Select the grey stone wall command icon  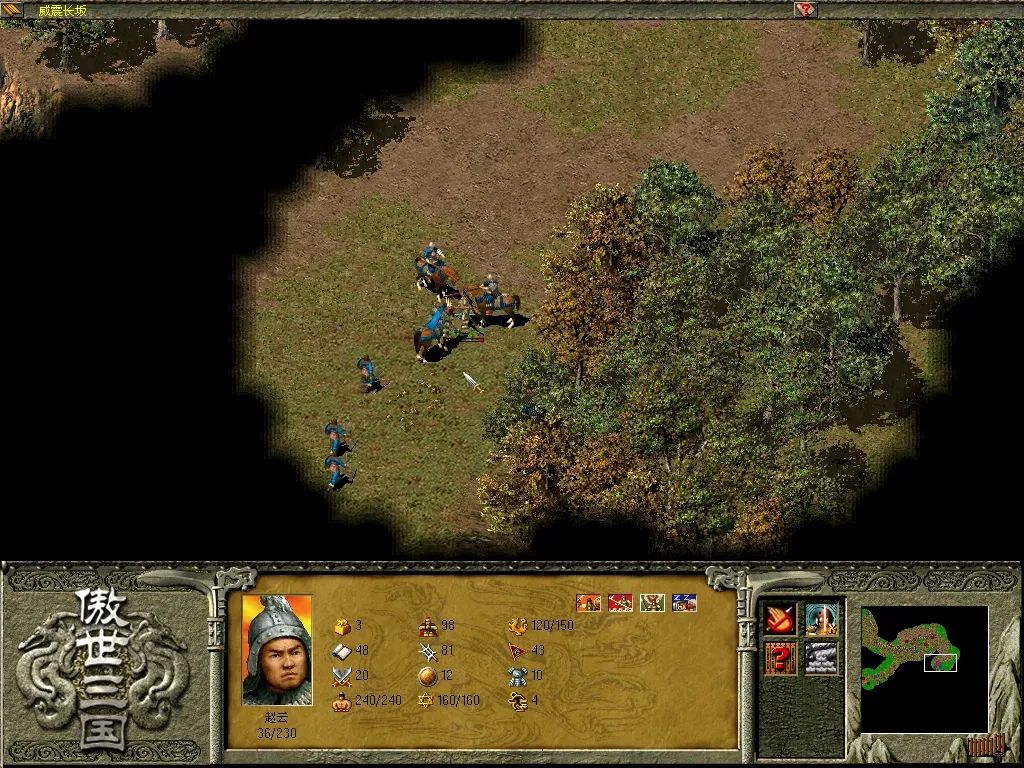[x=821, y=658]
